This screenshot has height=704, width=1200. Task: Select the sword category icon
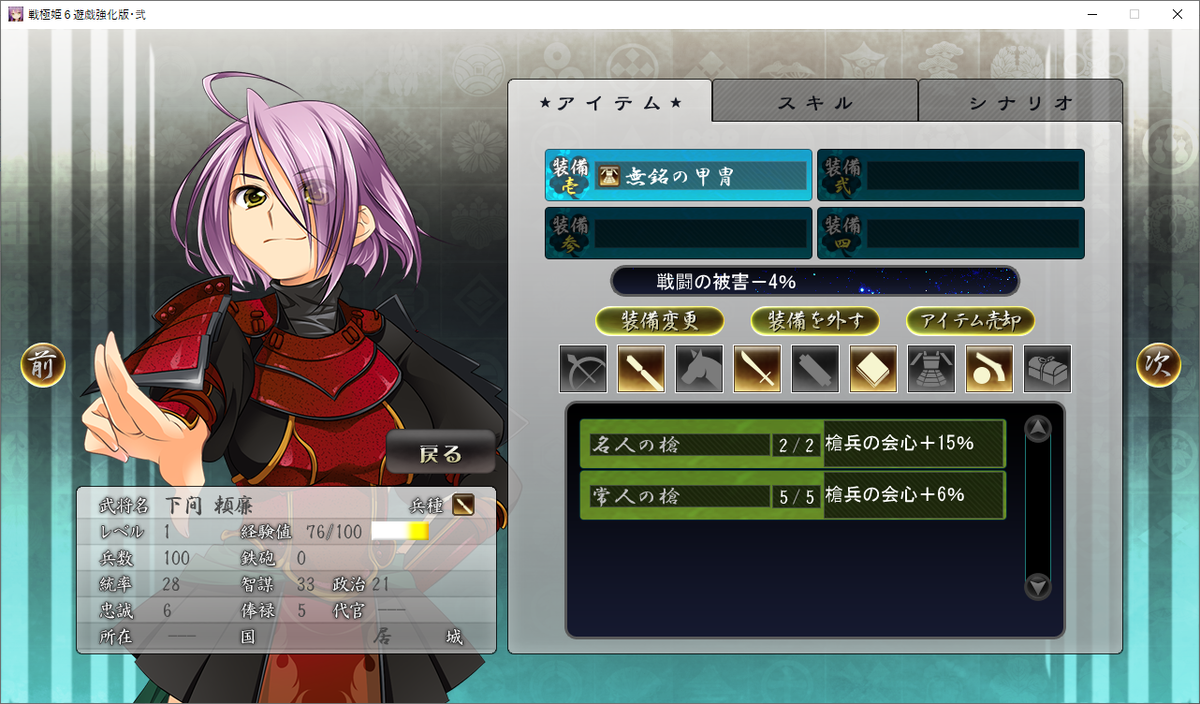[x=757, y=369]
